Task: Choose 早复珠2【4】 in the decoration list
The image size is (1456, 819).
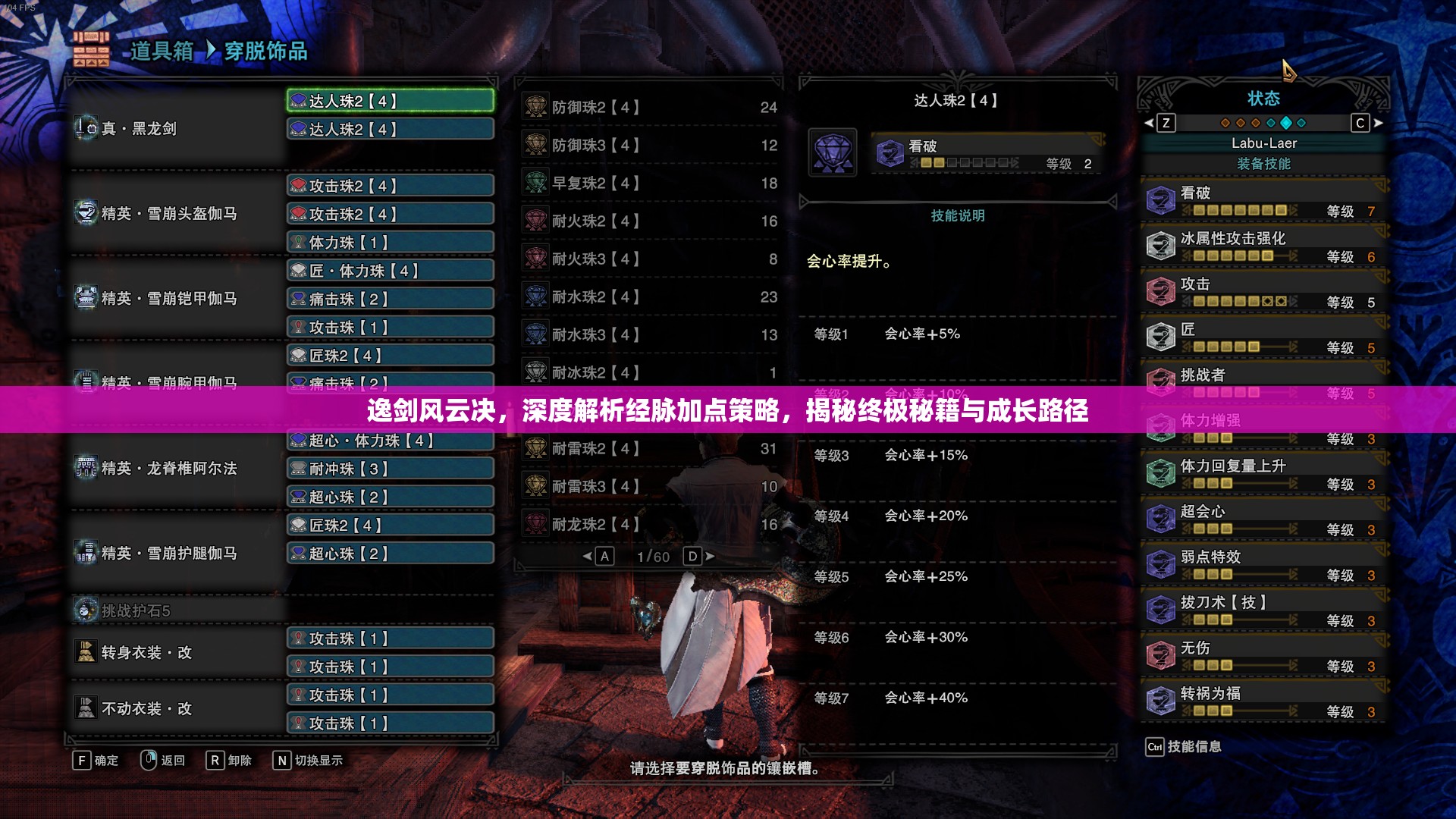Action: (x=650, y=184)
